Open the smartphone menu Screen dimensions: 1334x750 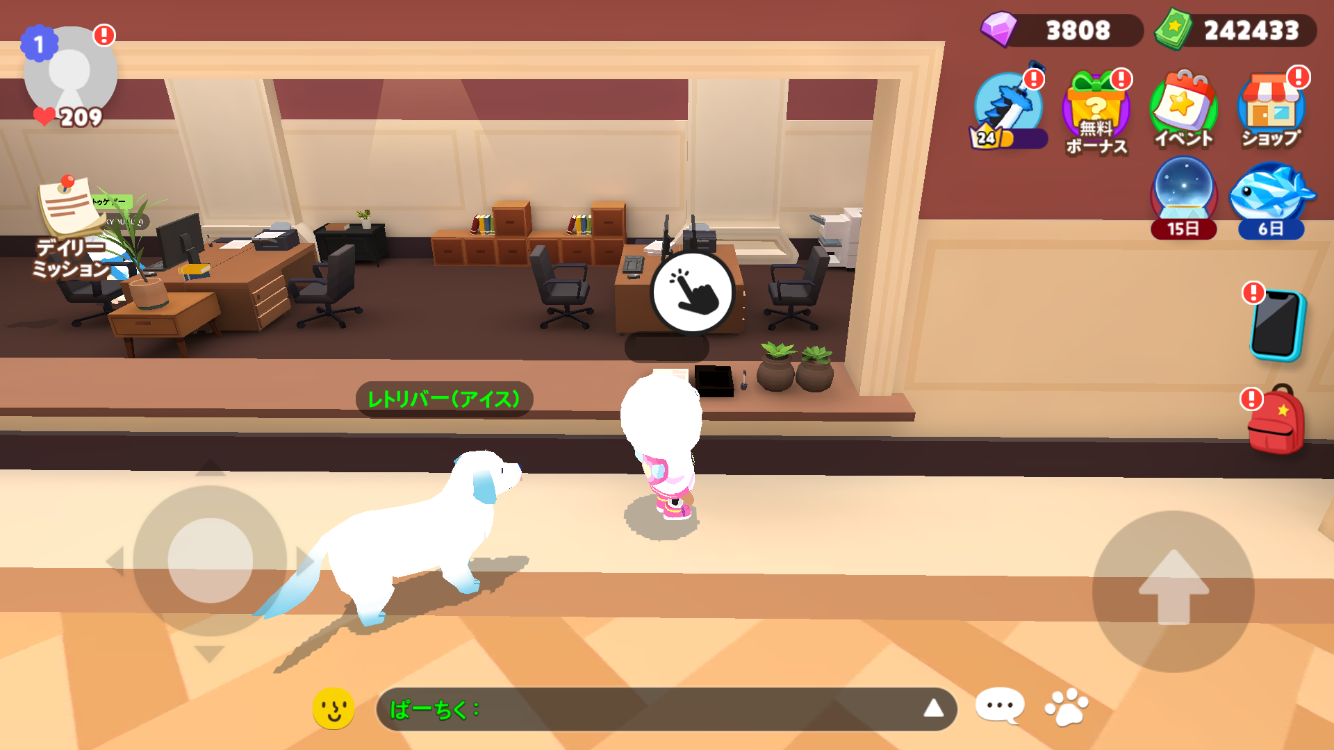(x=1277, y=325)
